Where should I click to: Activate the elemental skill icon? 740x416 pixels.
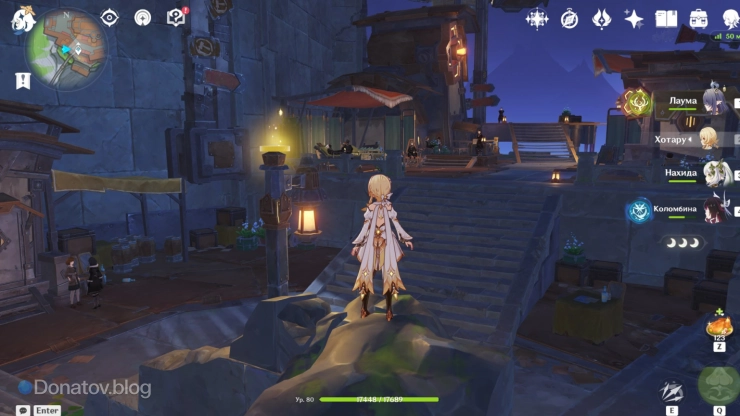point(672,392)
